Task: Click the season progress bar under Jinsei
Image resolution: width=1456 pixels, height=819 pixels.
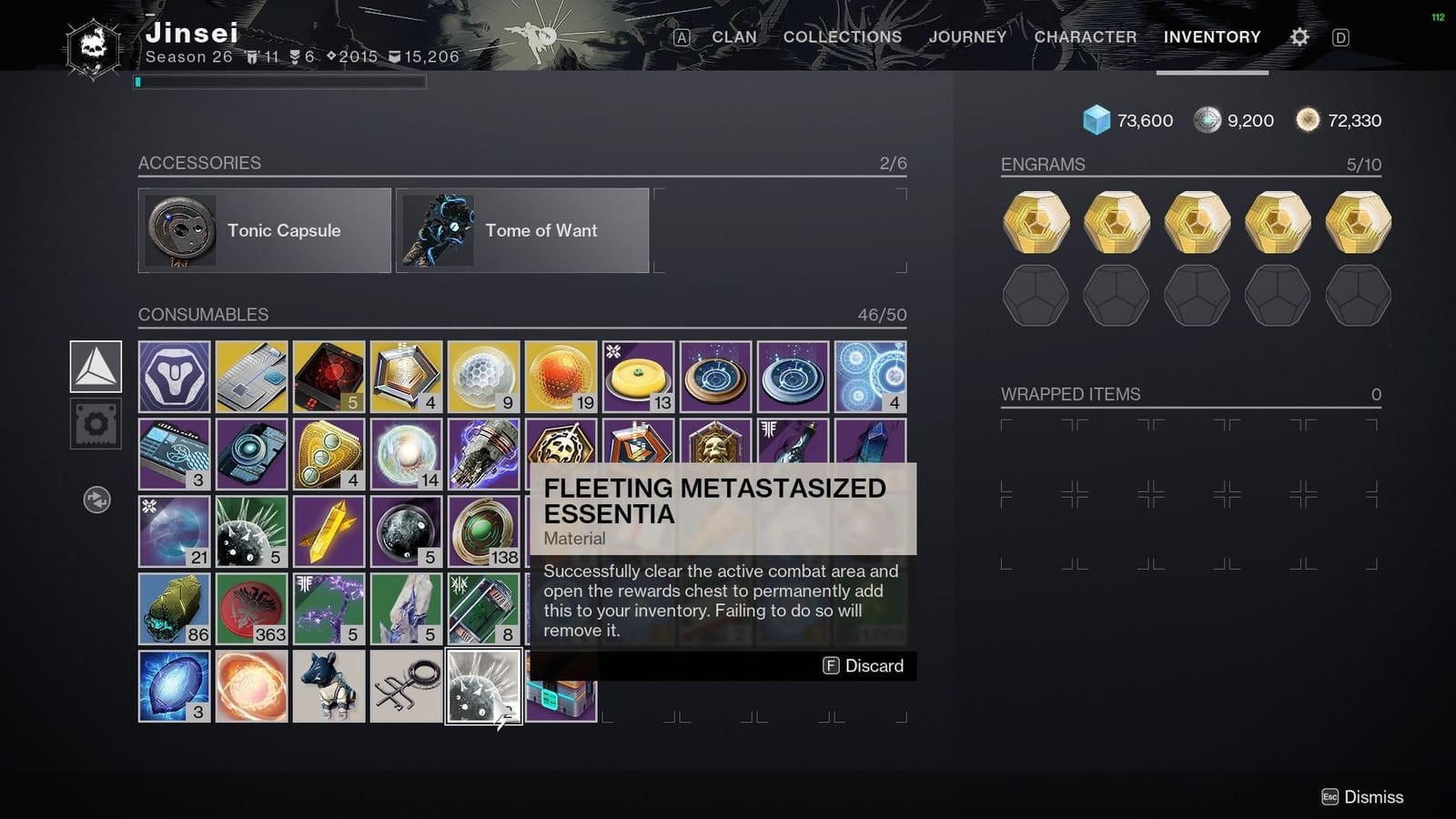Action: tap(278, 81)
